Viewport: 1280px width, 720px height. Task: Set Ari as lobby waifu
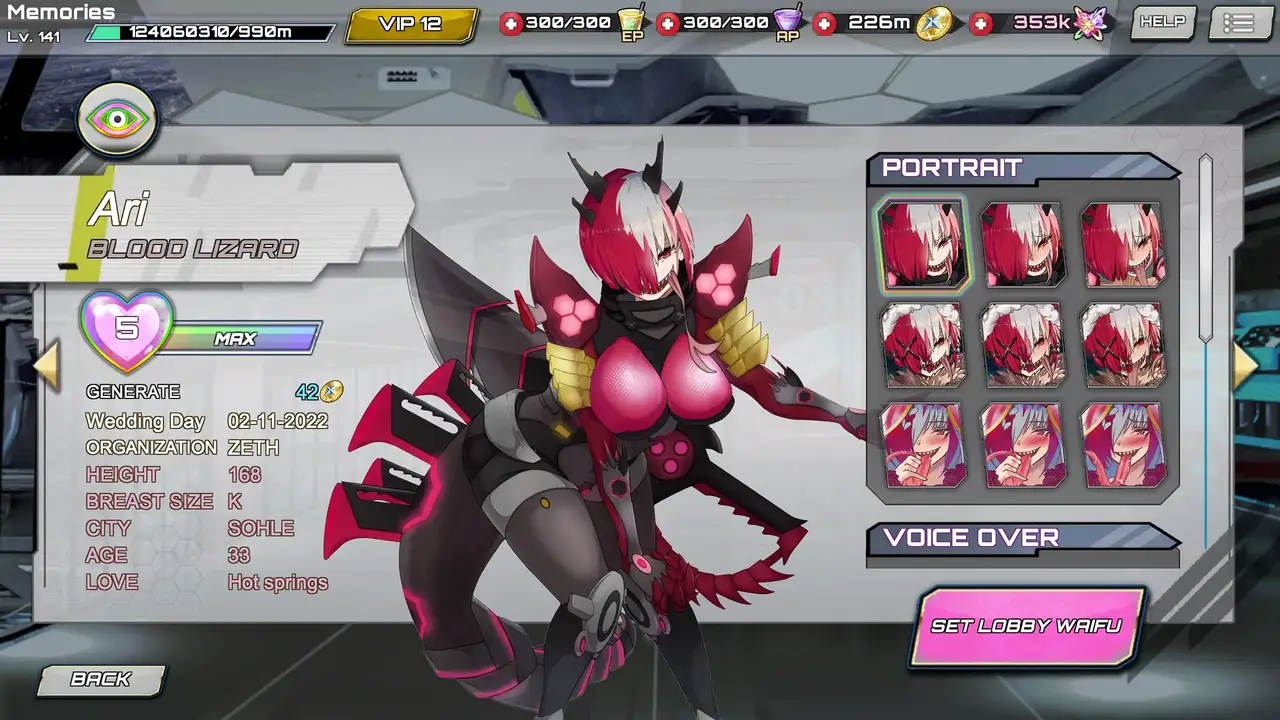click(1026, 627)
